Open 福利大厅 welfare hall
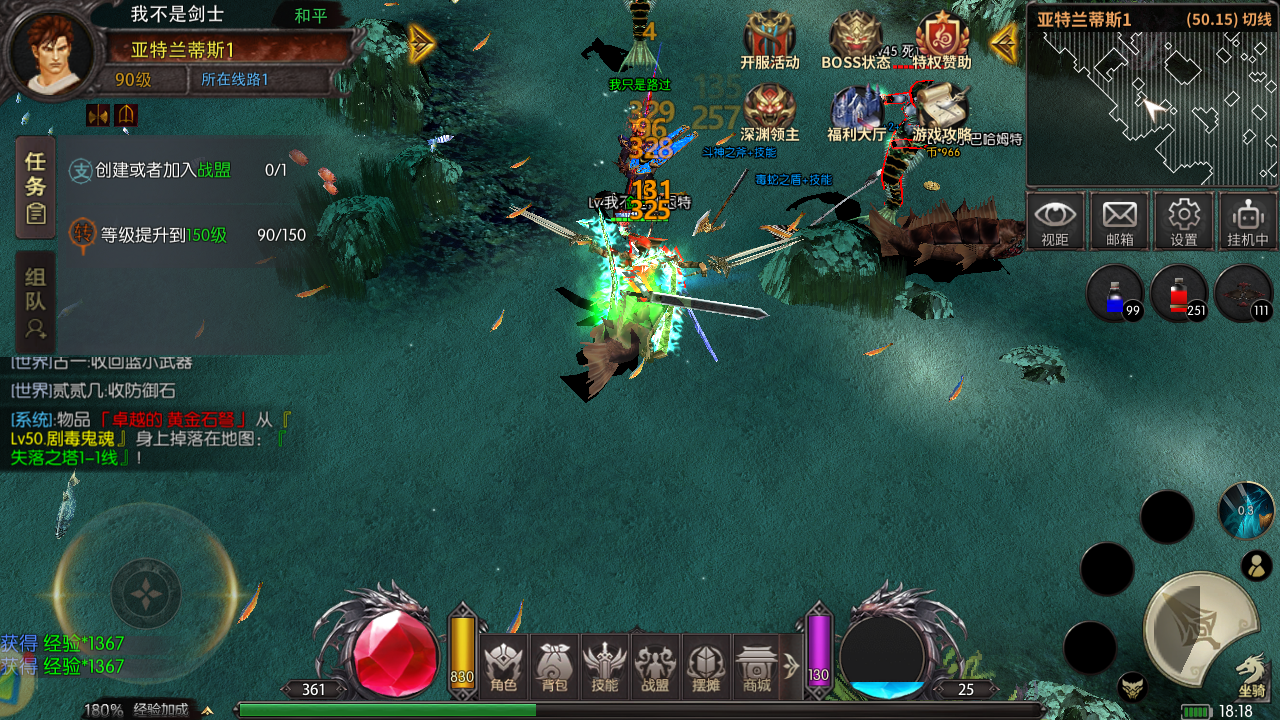 coord(856,112)
